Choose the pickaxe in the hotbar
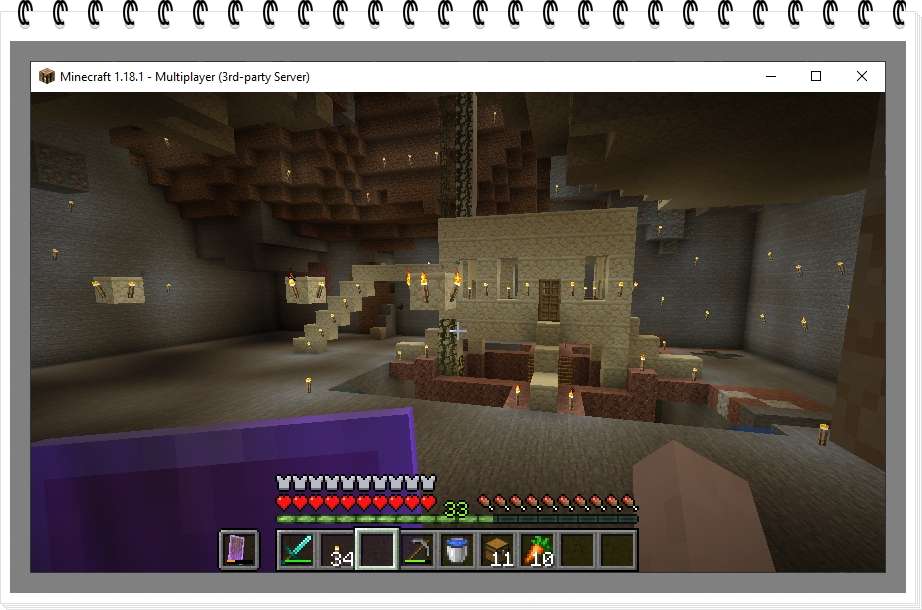 pos(417,550)
